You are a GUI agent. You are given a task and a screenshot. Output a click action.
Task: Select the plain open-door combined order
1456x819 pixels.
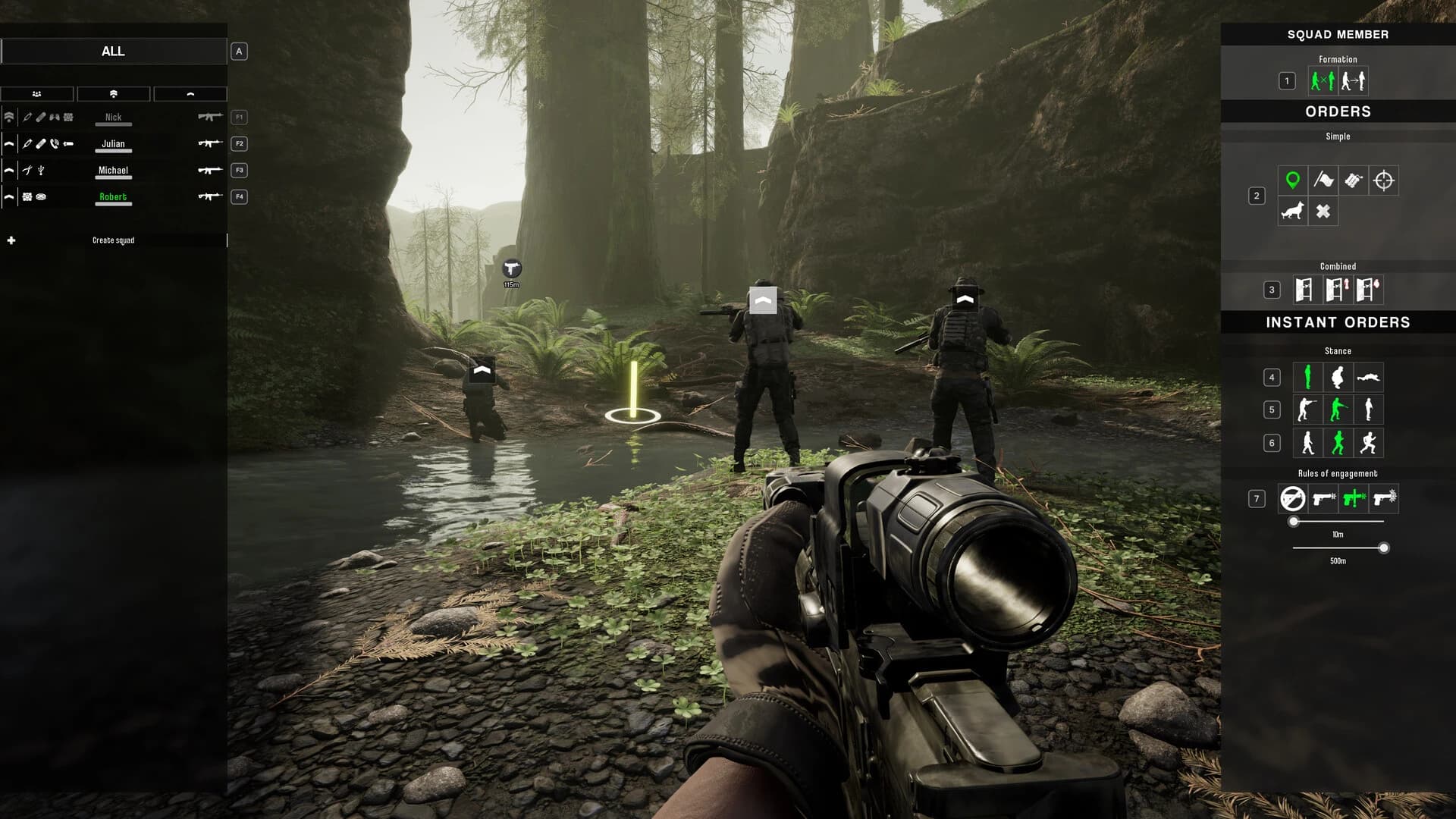[1304, 290]
